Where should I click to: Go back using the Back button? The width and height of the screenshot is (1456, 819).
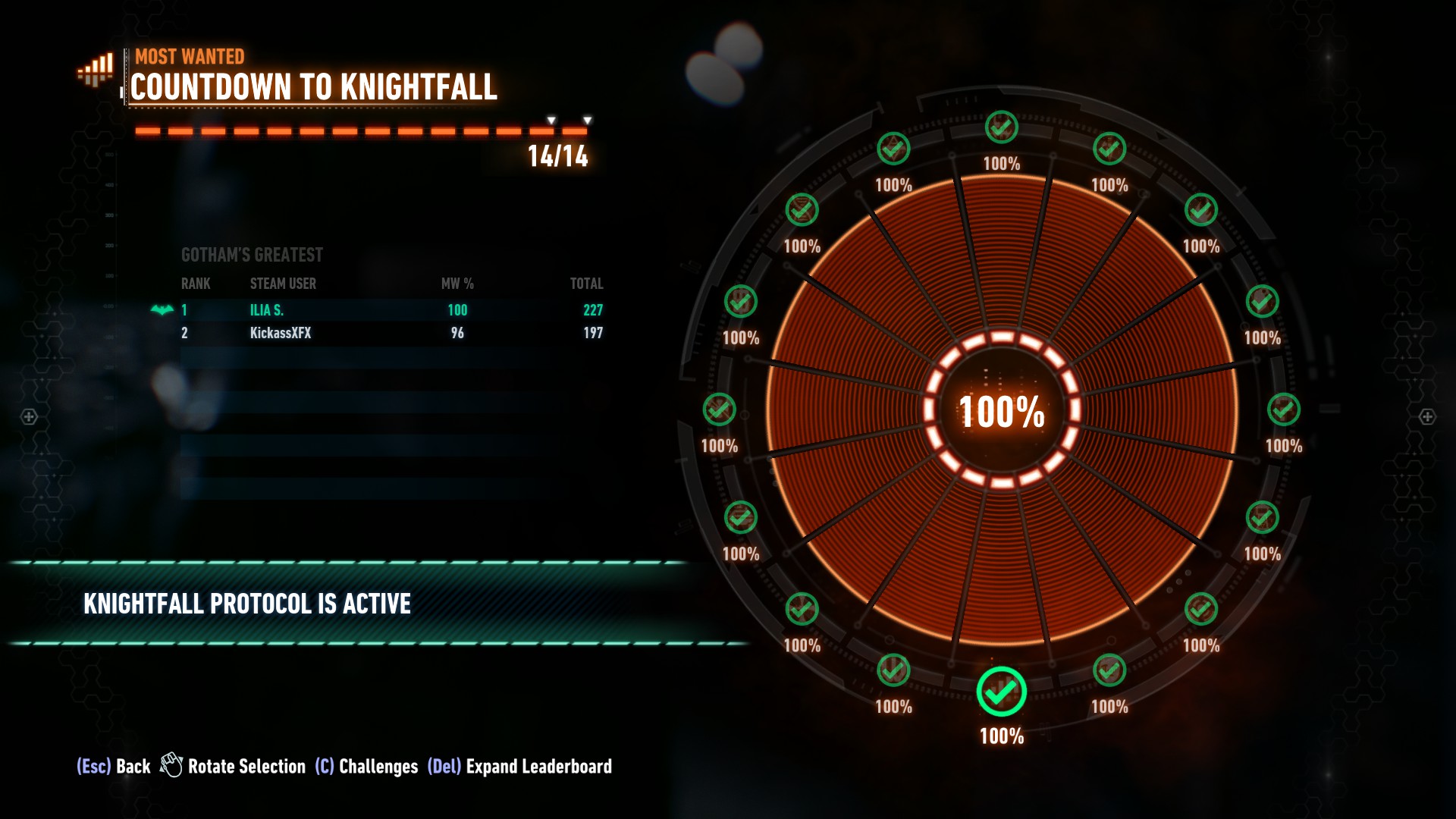115,767
